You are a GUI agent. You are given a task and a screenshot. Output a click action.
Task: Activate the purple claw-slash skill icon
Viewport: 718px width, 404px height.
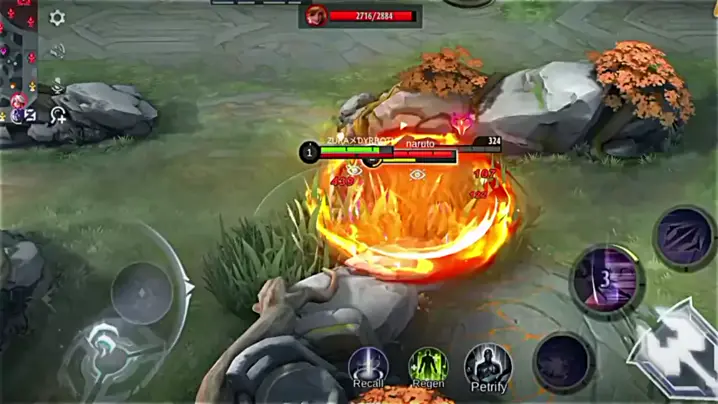pos(685,238)
